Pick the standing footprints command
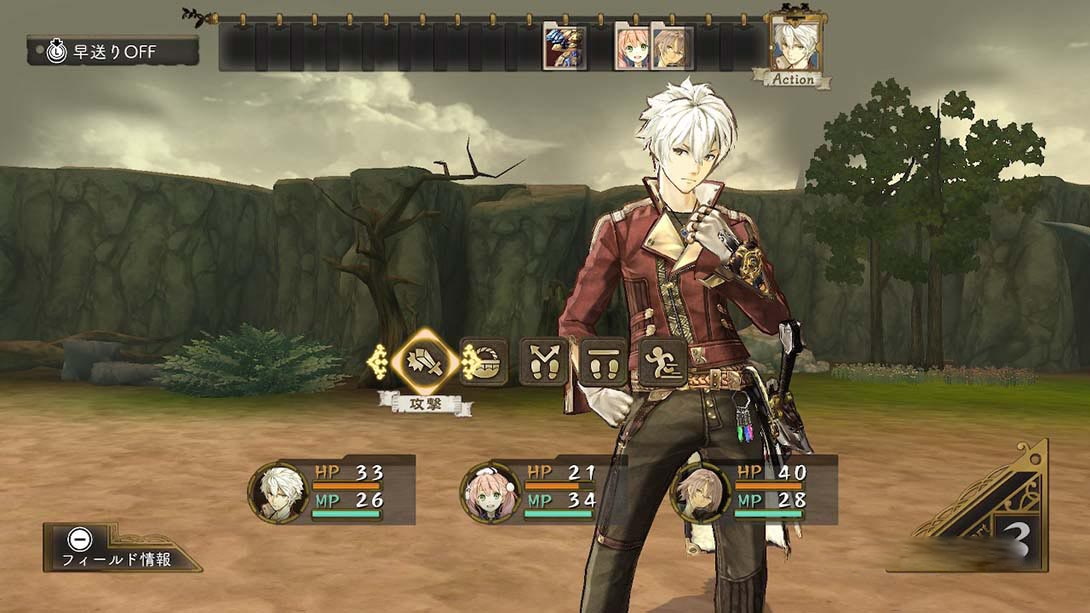 [603, 361]
